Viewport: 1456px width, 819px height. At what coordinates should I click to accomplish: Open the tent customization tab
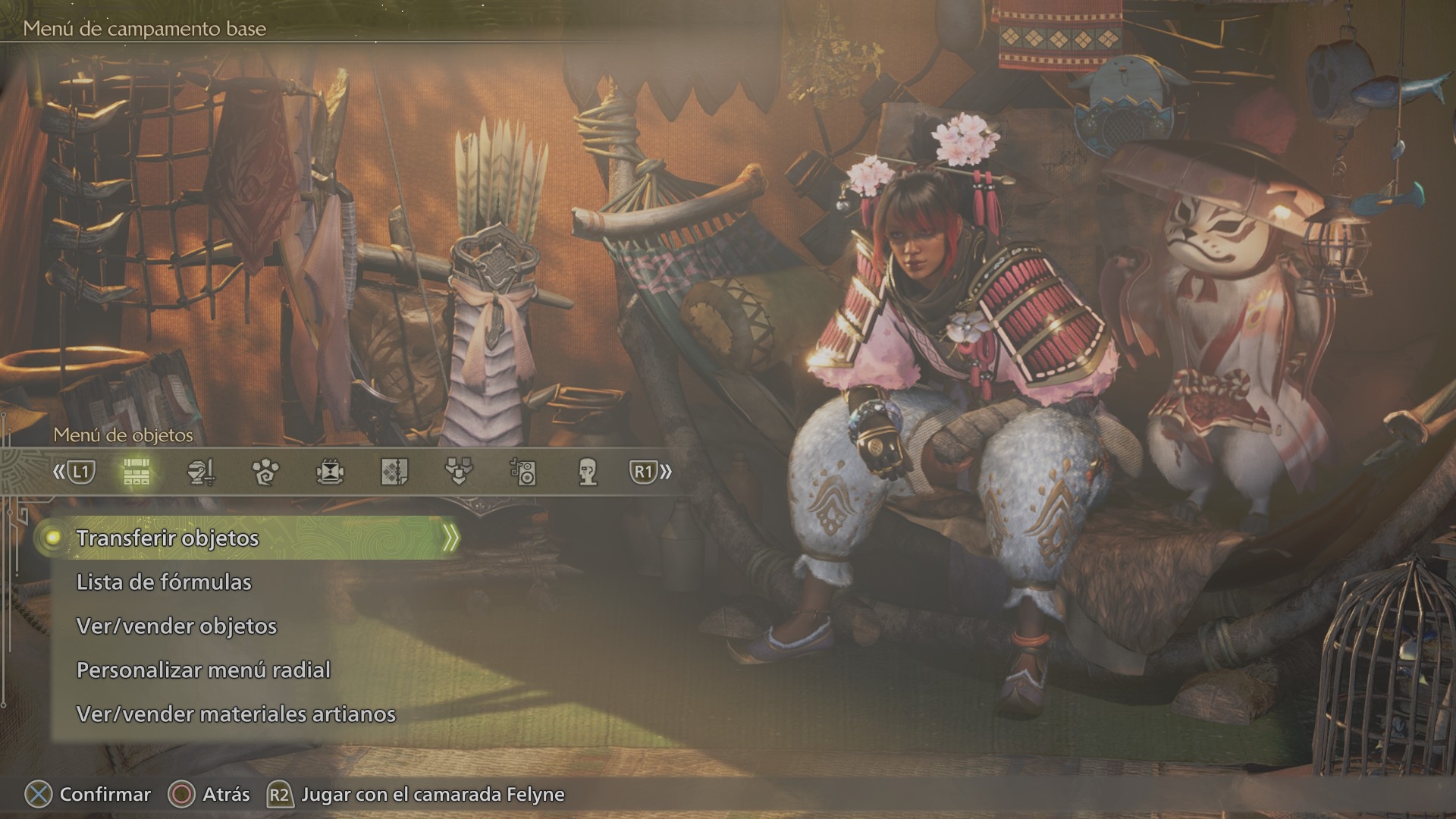coord(330,472)
